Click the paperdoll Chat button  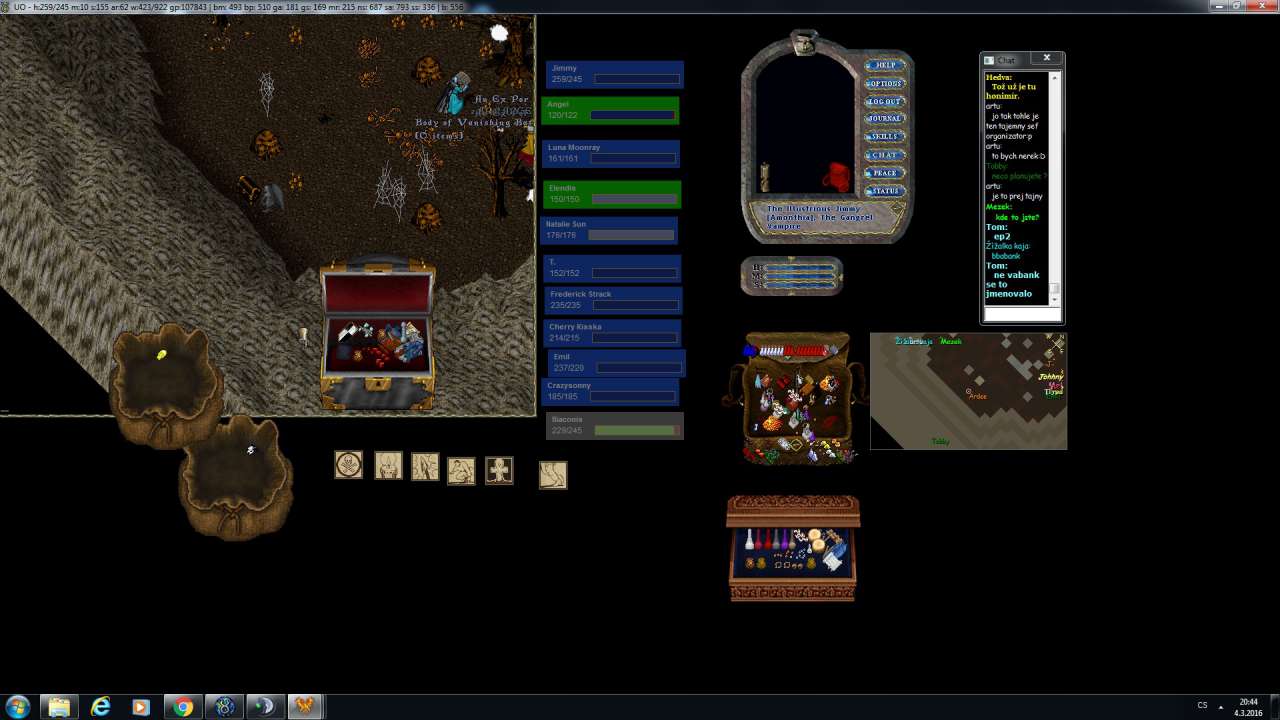(885, 155)
